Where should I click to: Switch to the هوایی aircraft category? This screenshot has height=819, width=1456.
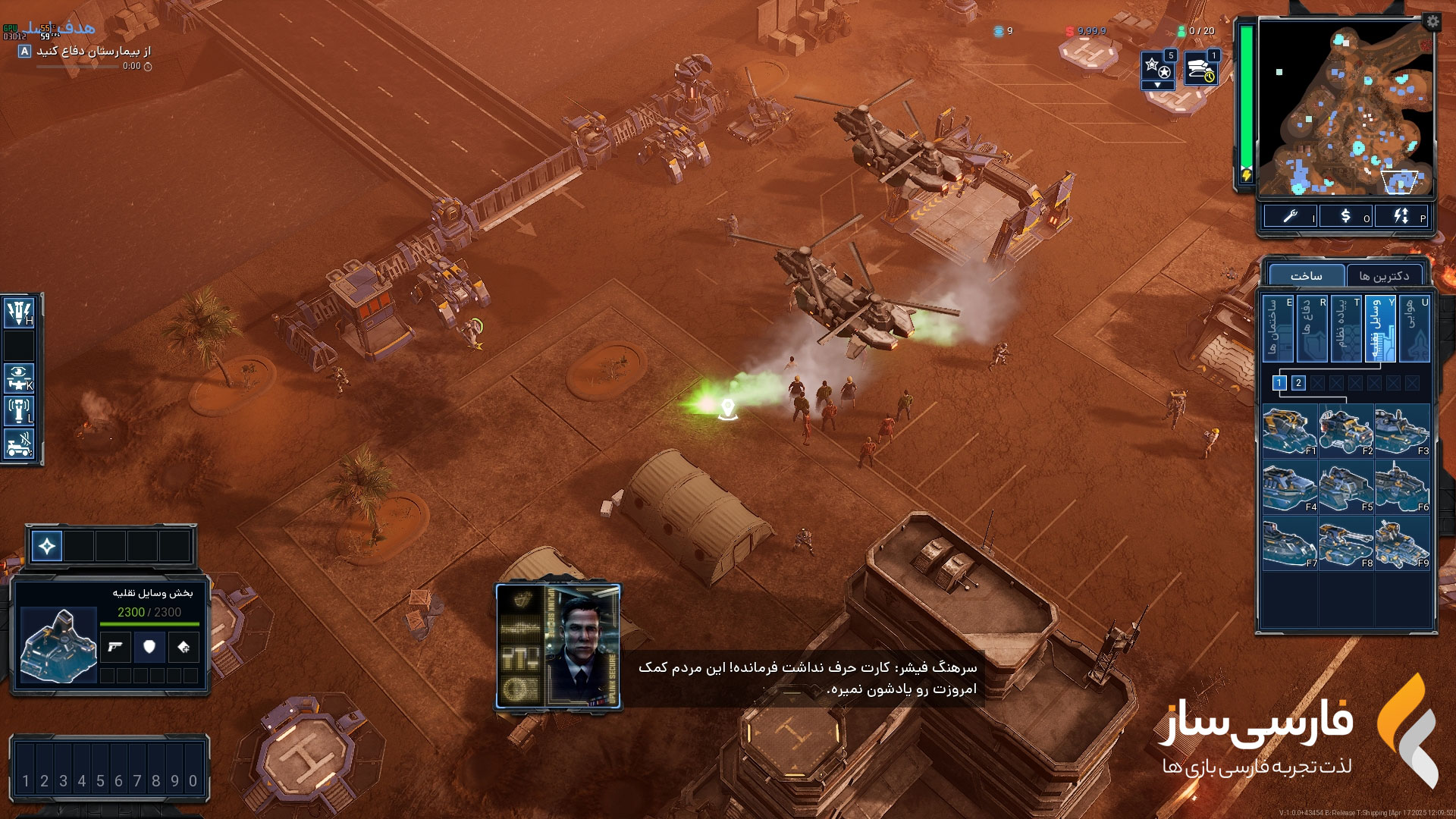[1414, 328]
